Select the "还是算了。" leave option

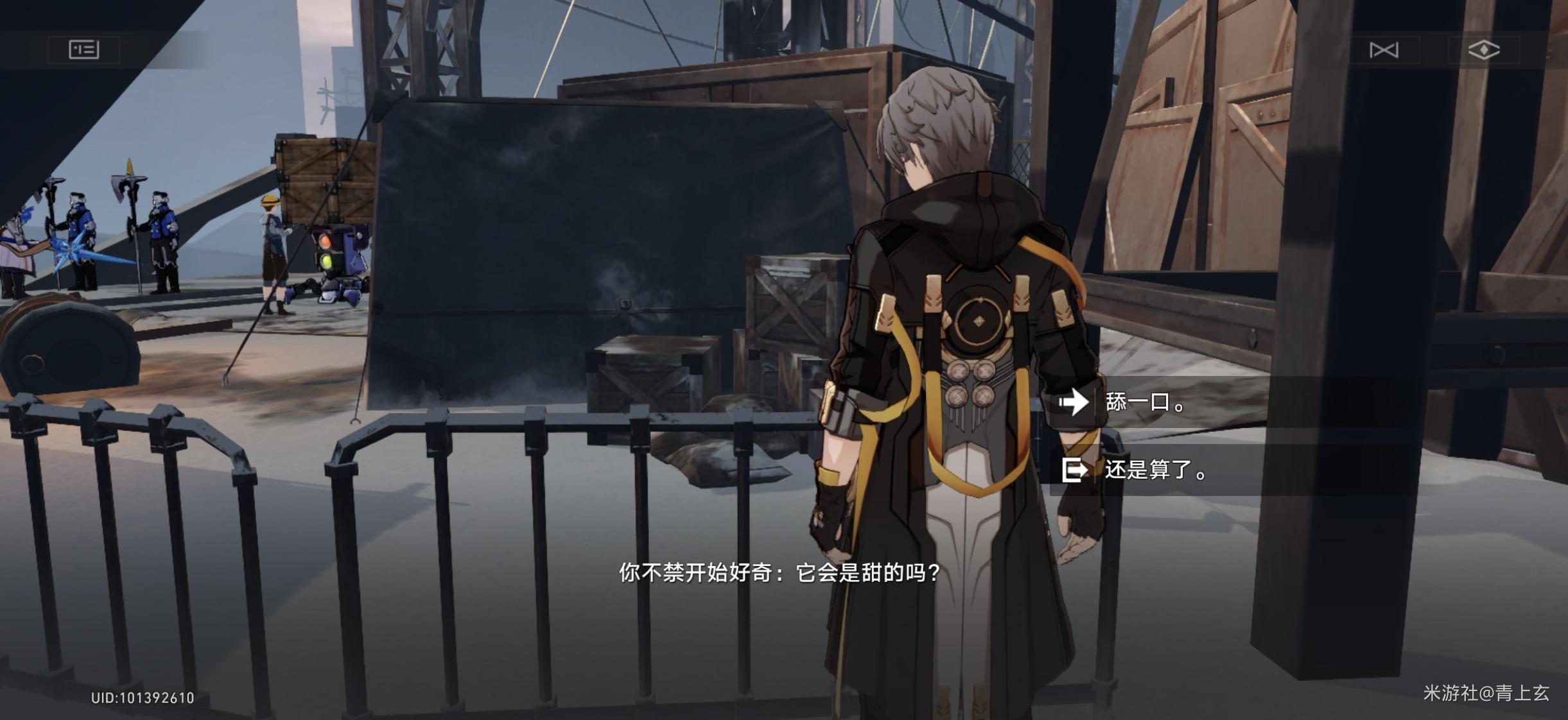1156,470
